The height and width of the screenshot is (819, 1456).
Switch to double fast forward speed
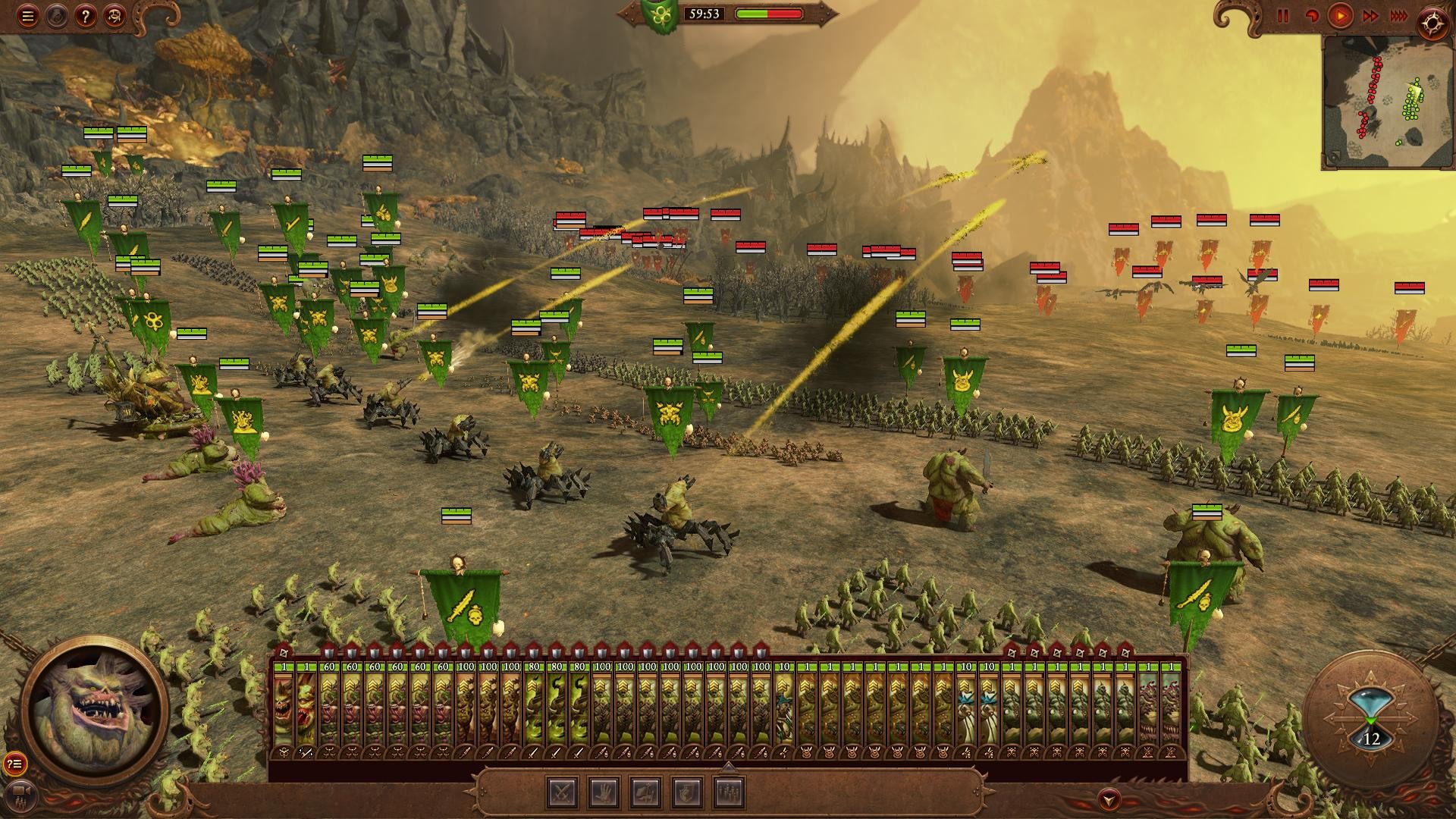click(x=1370, y=16)
